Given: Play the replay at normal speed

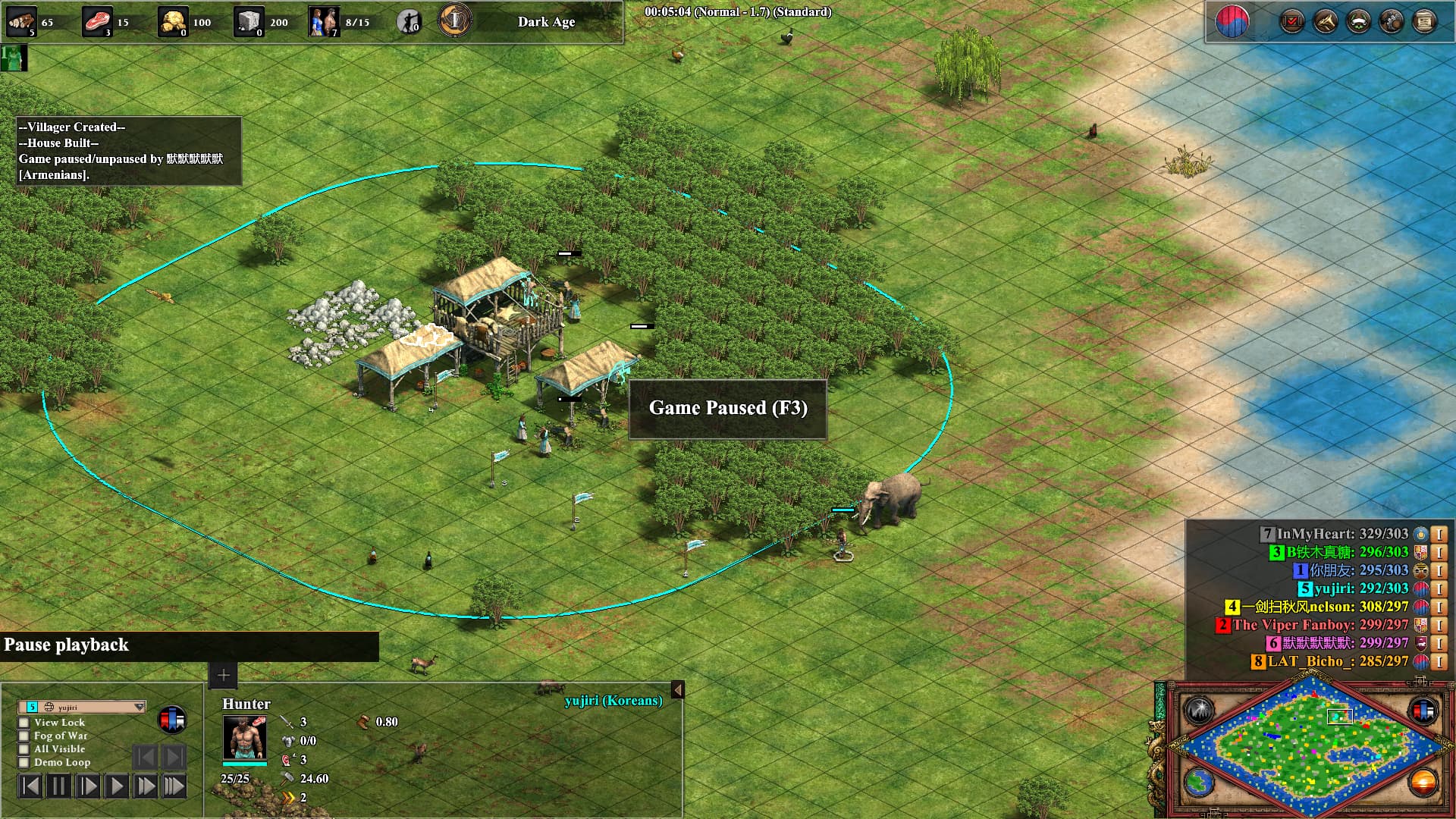Looking at the screenshot, I should (117, 786).
